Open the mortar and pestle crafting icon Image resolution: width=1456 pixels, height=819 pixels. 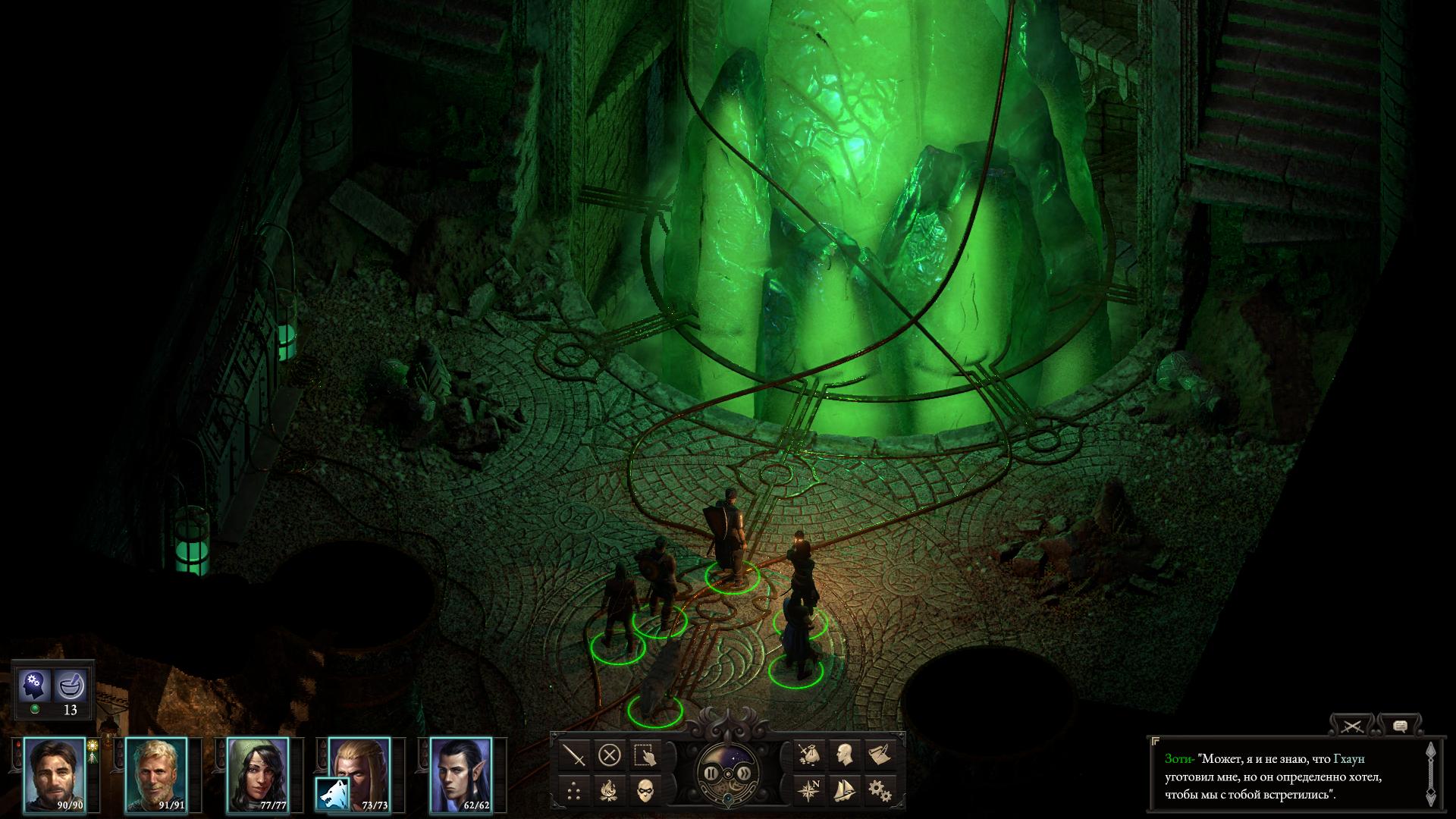click(71, 686)
